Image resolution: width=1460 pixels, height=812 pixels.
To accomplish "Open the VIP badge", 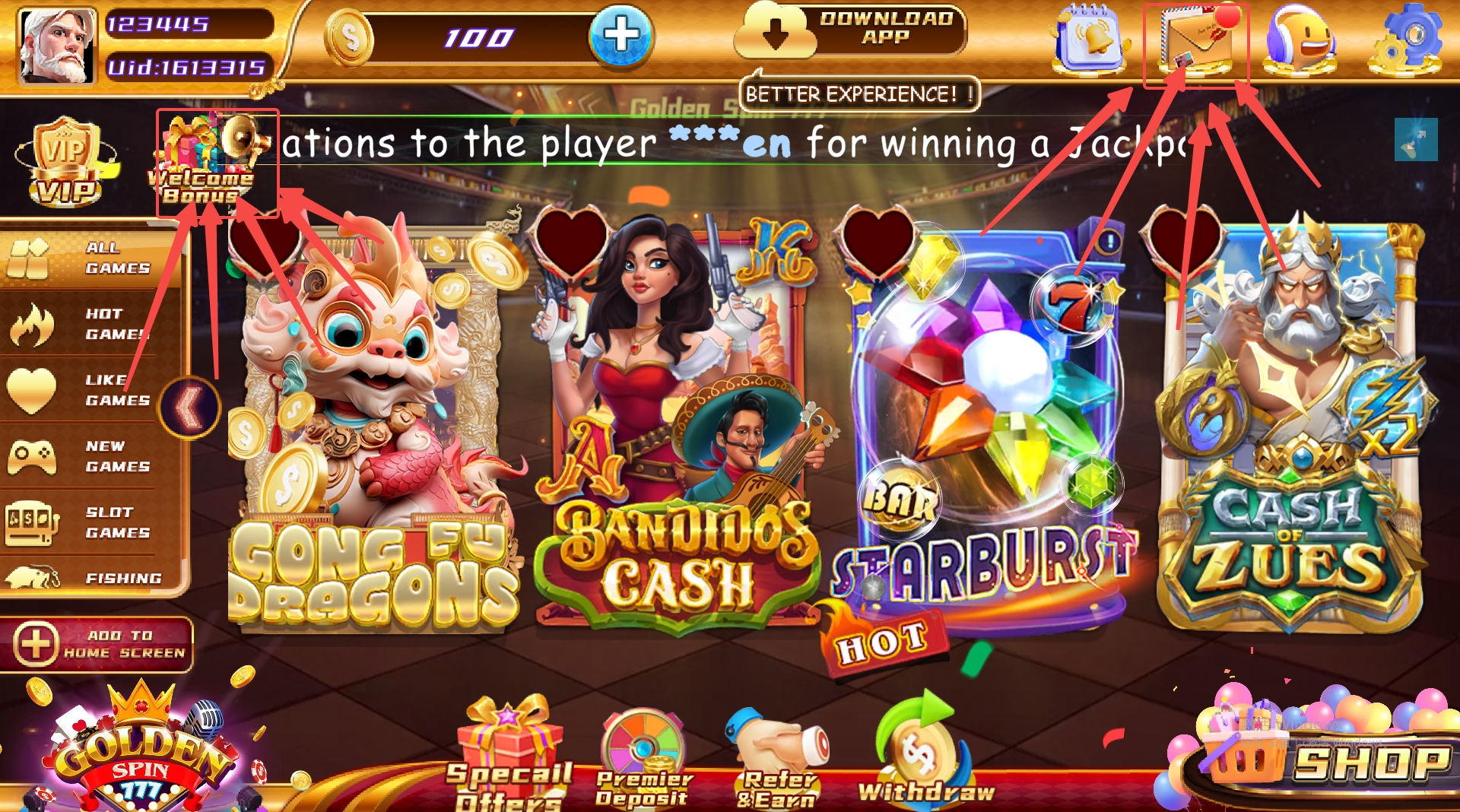I will [x=66, y=163].
